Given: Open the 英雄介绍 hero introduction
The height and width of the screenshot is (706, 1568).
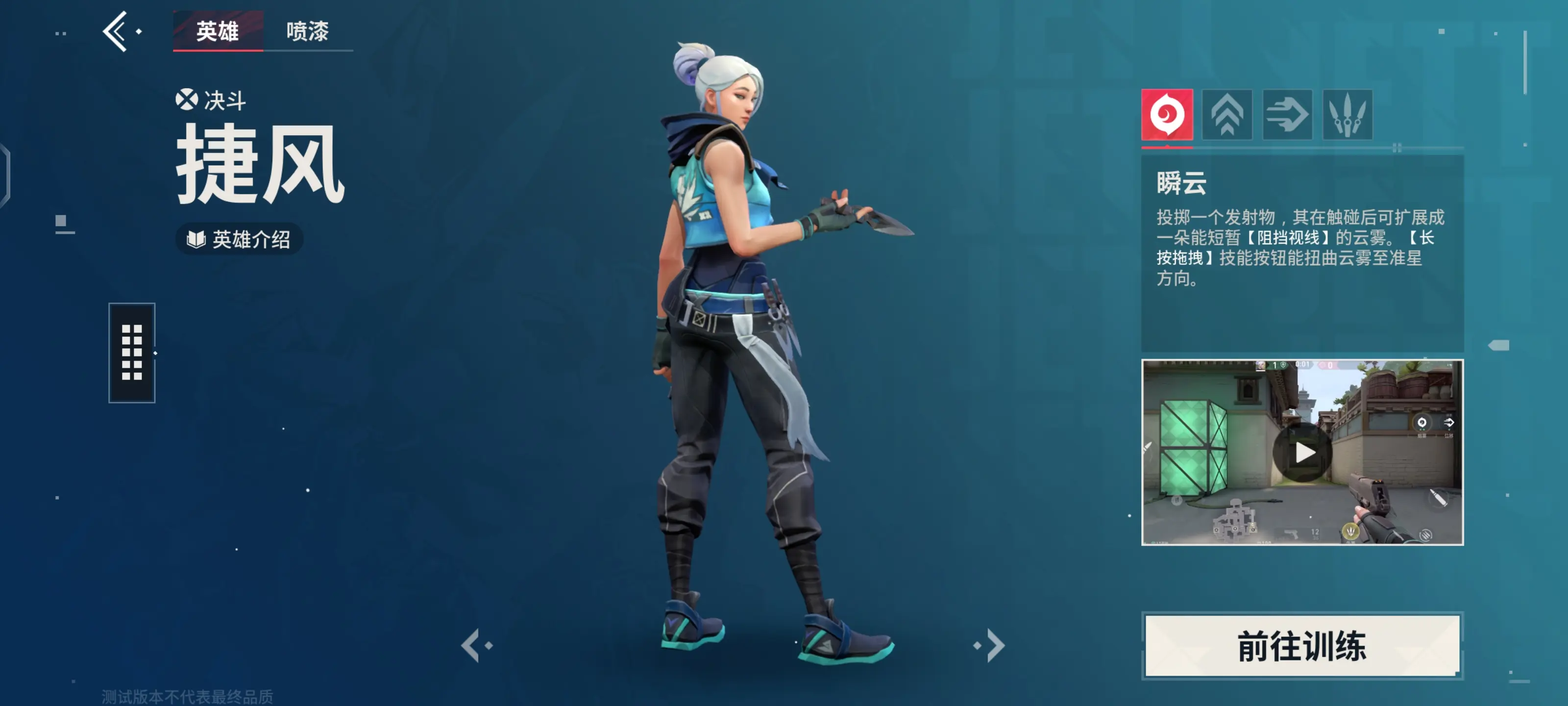Looking at the screenshot, I should 239,239.
